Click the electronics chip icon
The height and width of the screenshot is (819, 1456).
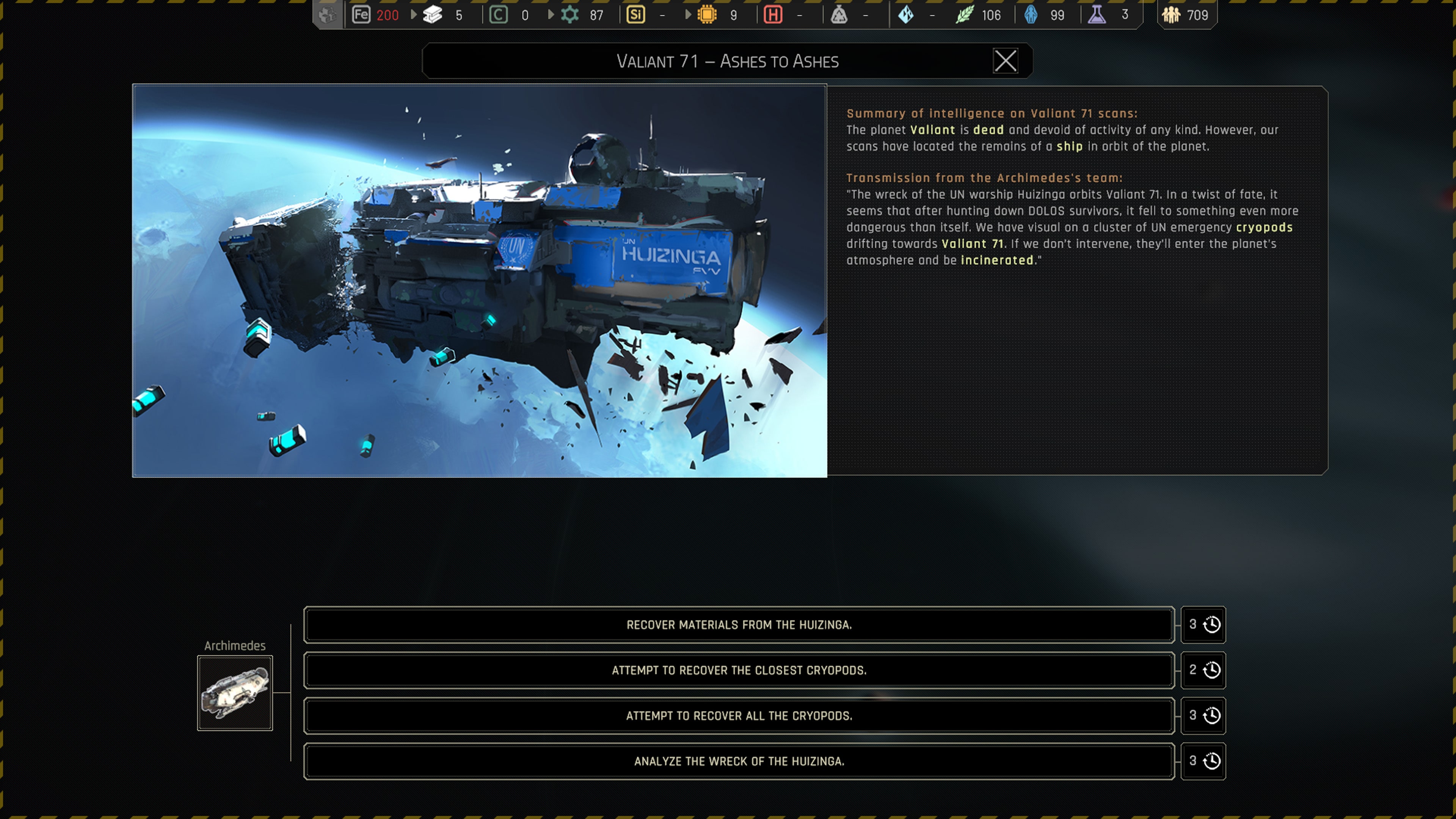click(707, 15)
